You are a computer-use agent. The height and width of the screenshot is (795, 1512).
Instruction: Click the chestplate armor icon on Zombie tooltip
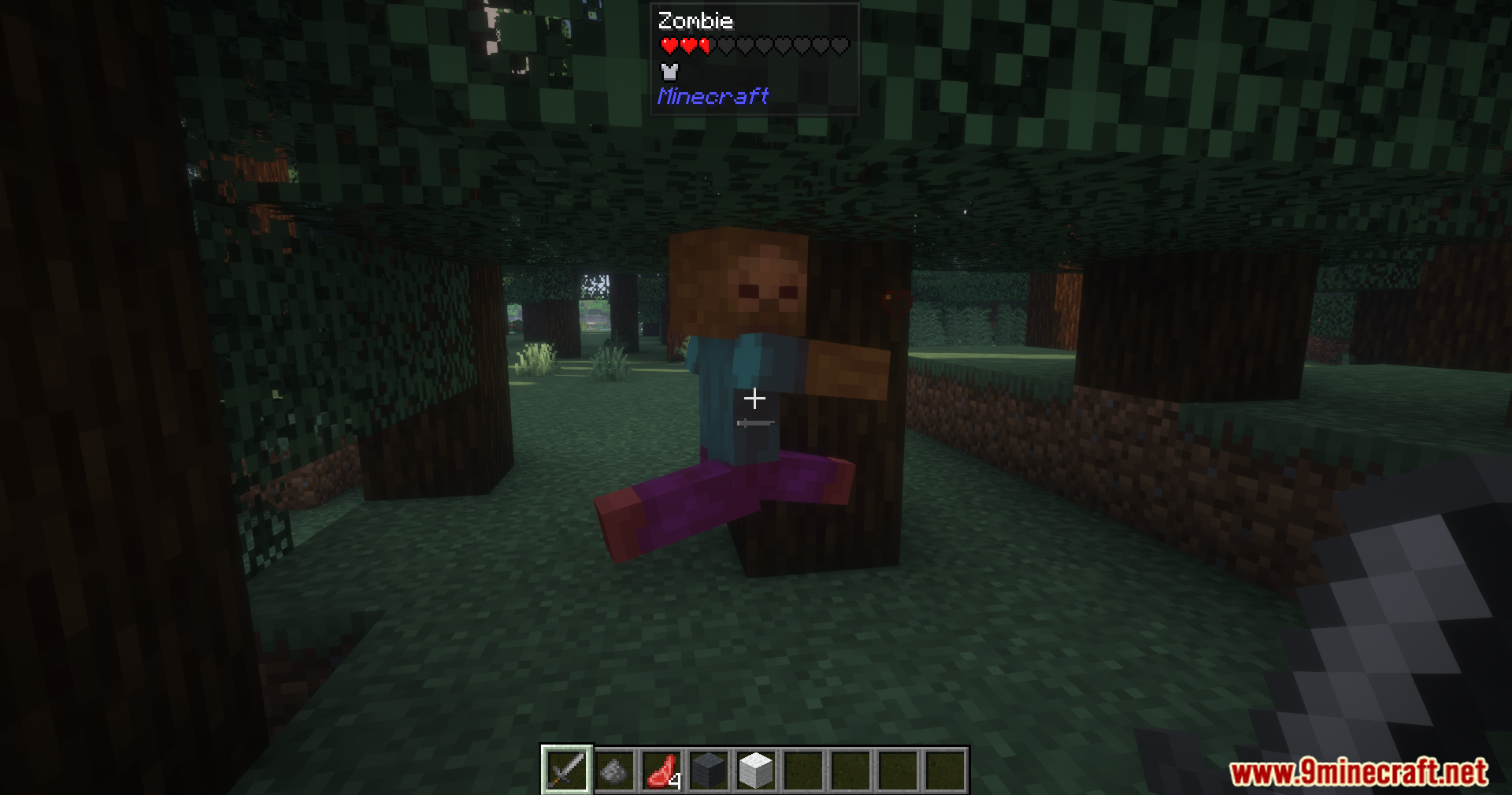click(x=670, y=72)
